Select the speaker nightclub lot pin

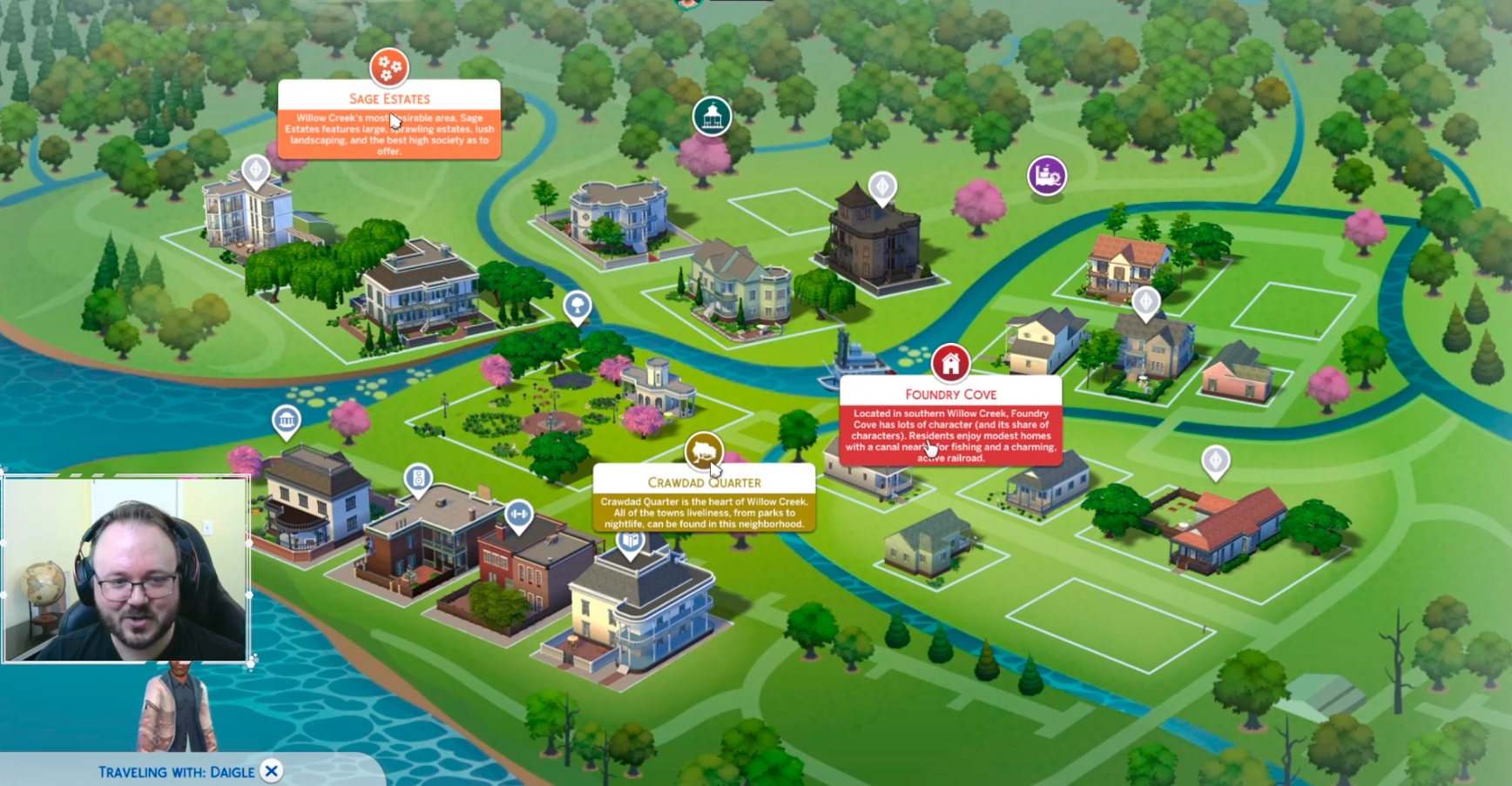(x=419, y=479)
